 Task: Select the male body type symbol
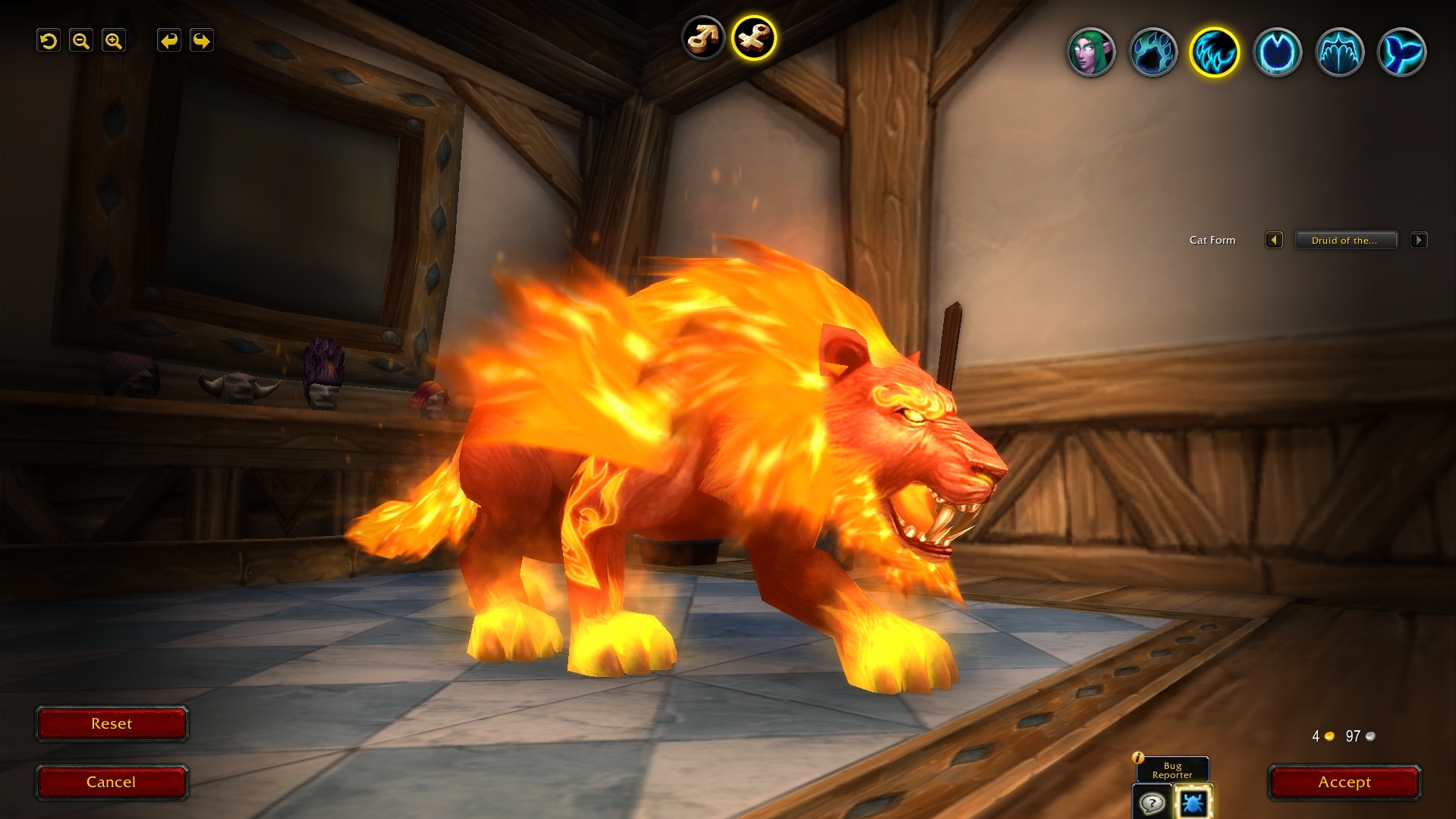(703, 37)
